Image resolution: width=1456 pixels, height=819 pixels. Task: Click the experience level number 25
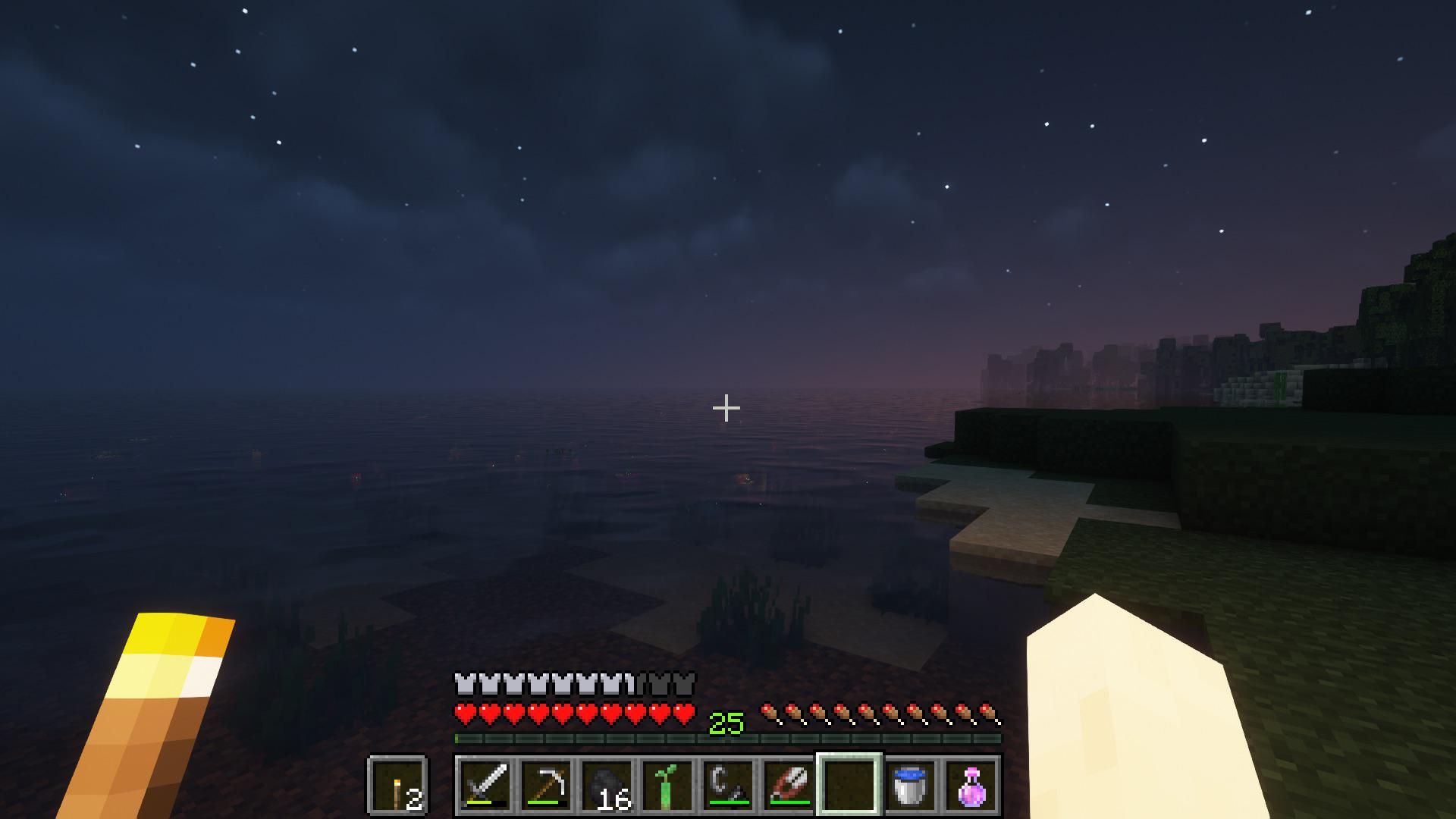(726, 724)
